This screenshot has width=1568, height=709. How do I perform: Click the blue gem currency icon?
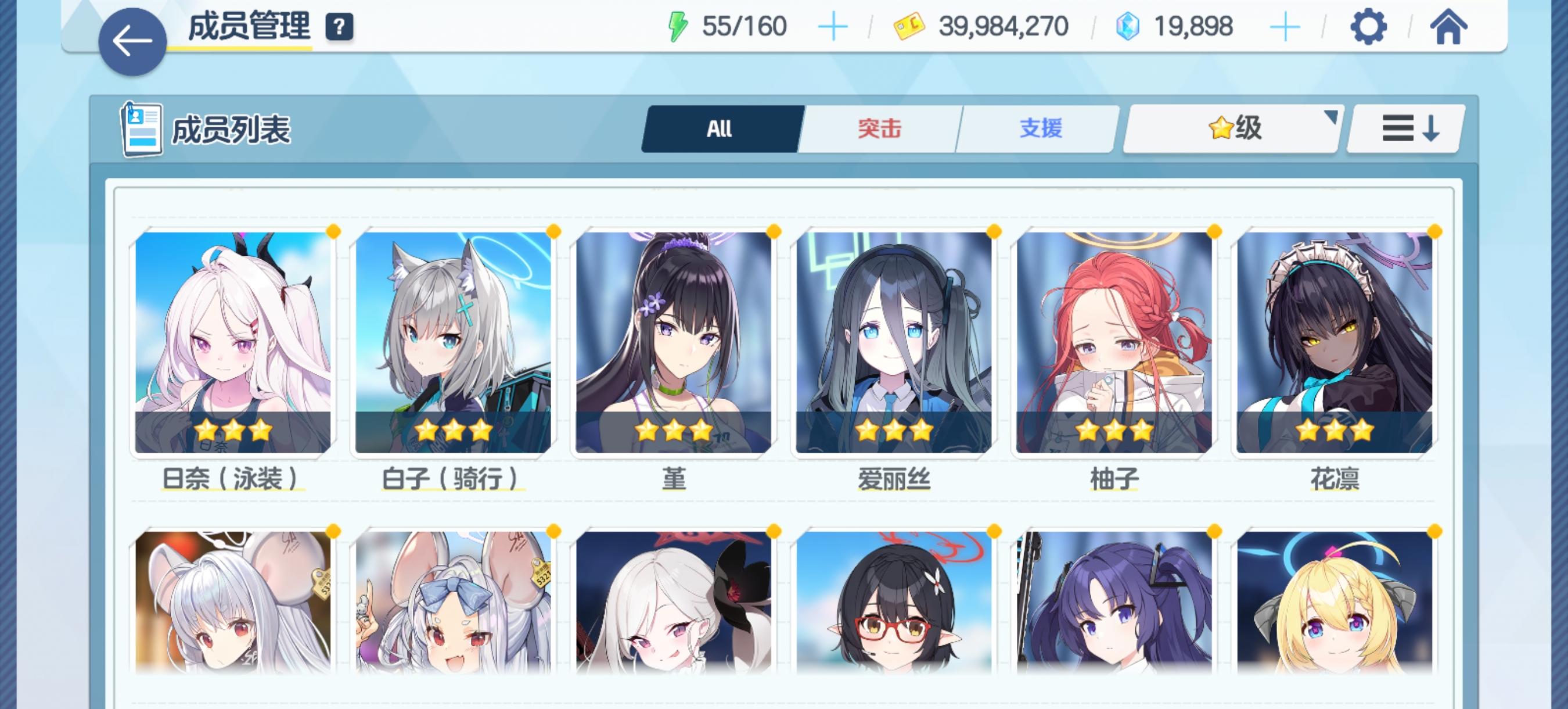pos(1129,26)
